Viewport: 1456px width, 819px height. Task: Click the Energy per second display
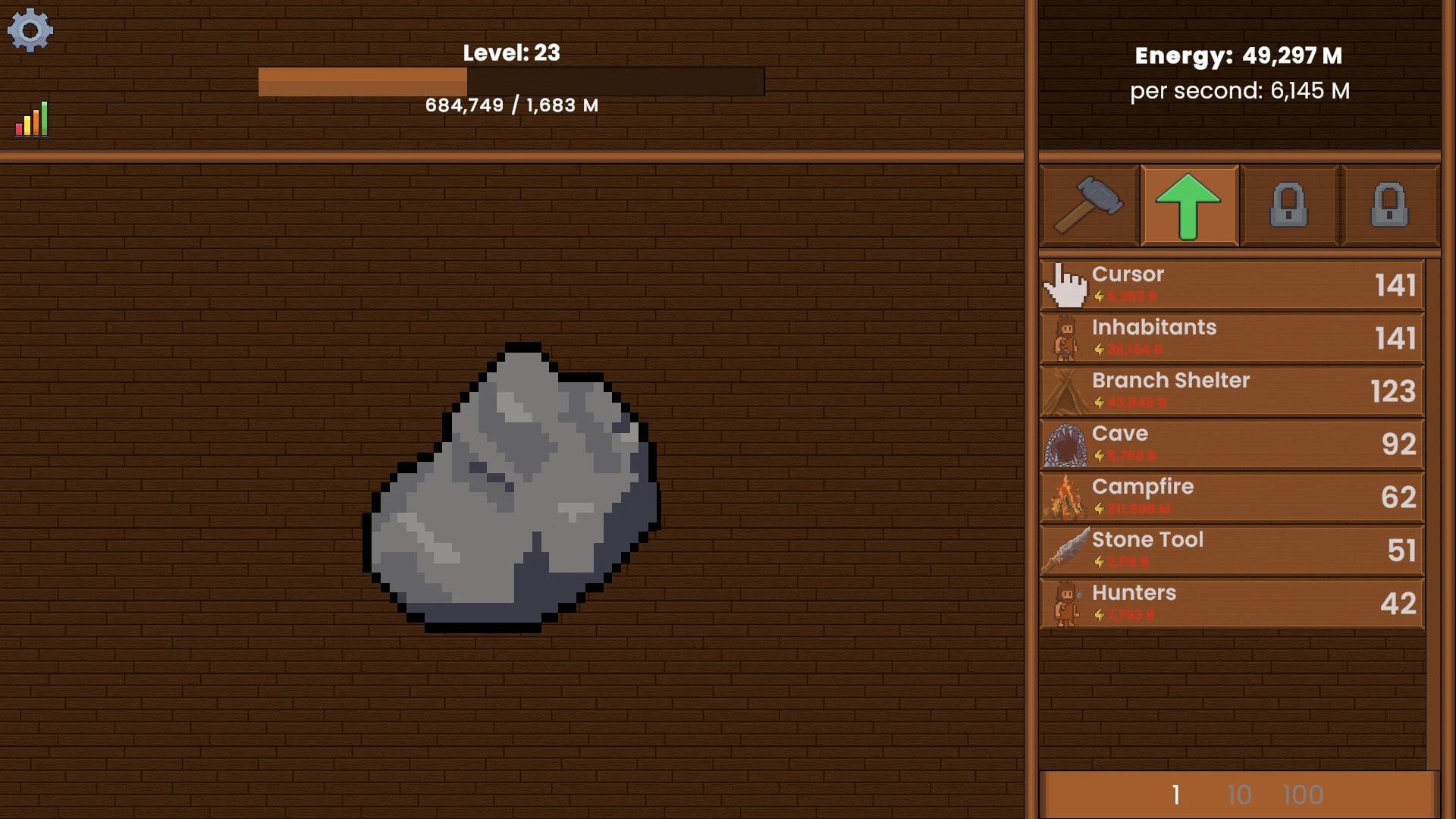tap(1241, 90)
